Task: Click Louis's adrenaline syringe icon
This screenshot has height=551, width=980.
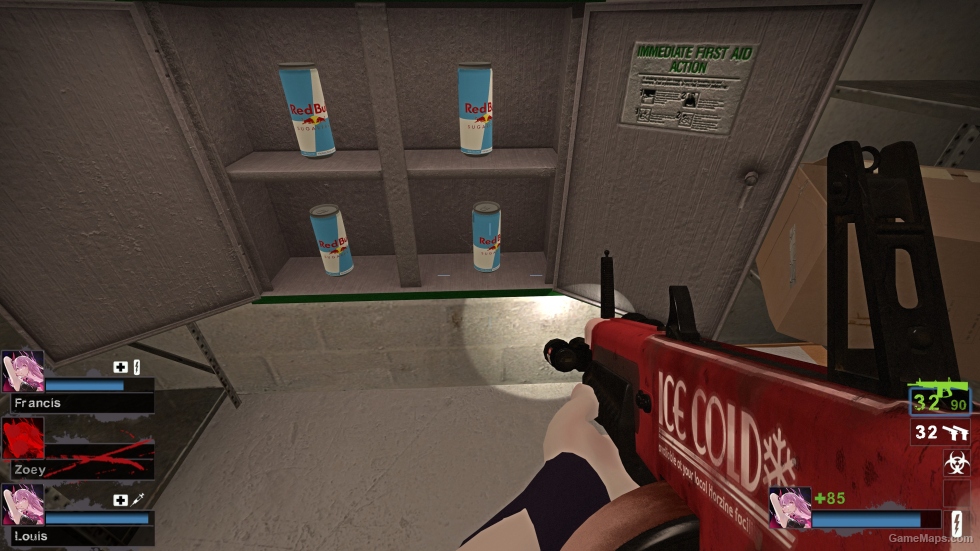Action: [x=137, y=499]
